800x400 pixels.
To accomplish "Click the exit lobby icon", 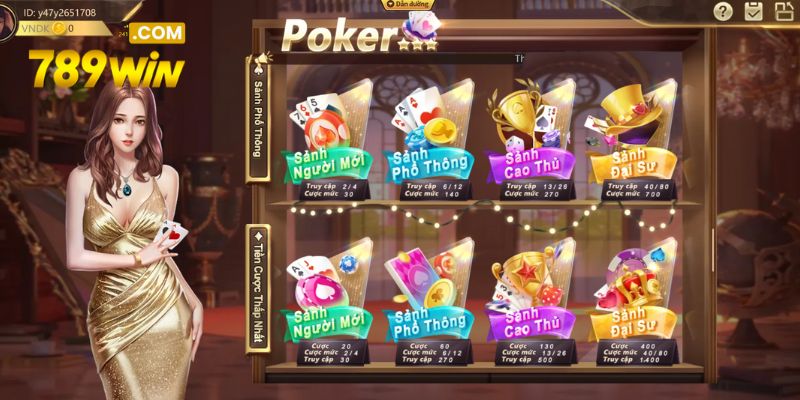I will click(x=784, y=12).
